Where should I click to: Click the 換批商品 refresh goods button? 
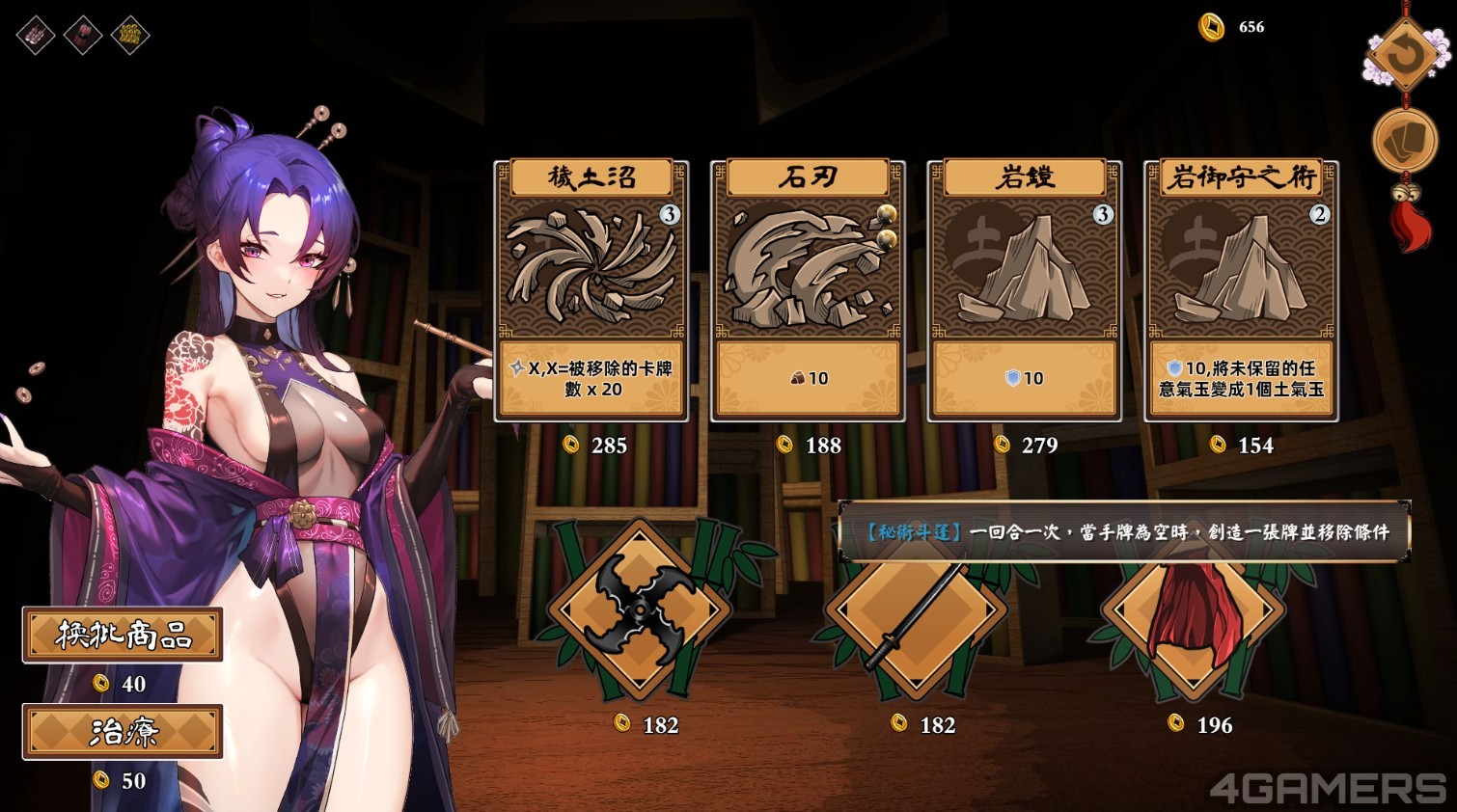click(x=123, y=635)
